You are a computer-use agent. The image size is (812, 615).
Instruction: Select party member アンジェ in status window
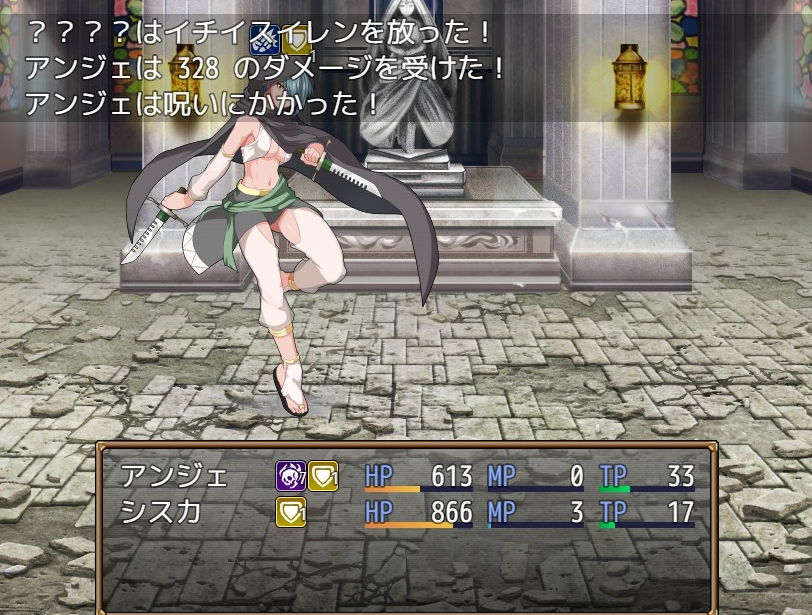[x=160, y=476]
